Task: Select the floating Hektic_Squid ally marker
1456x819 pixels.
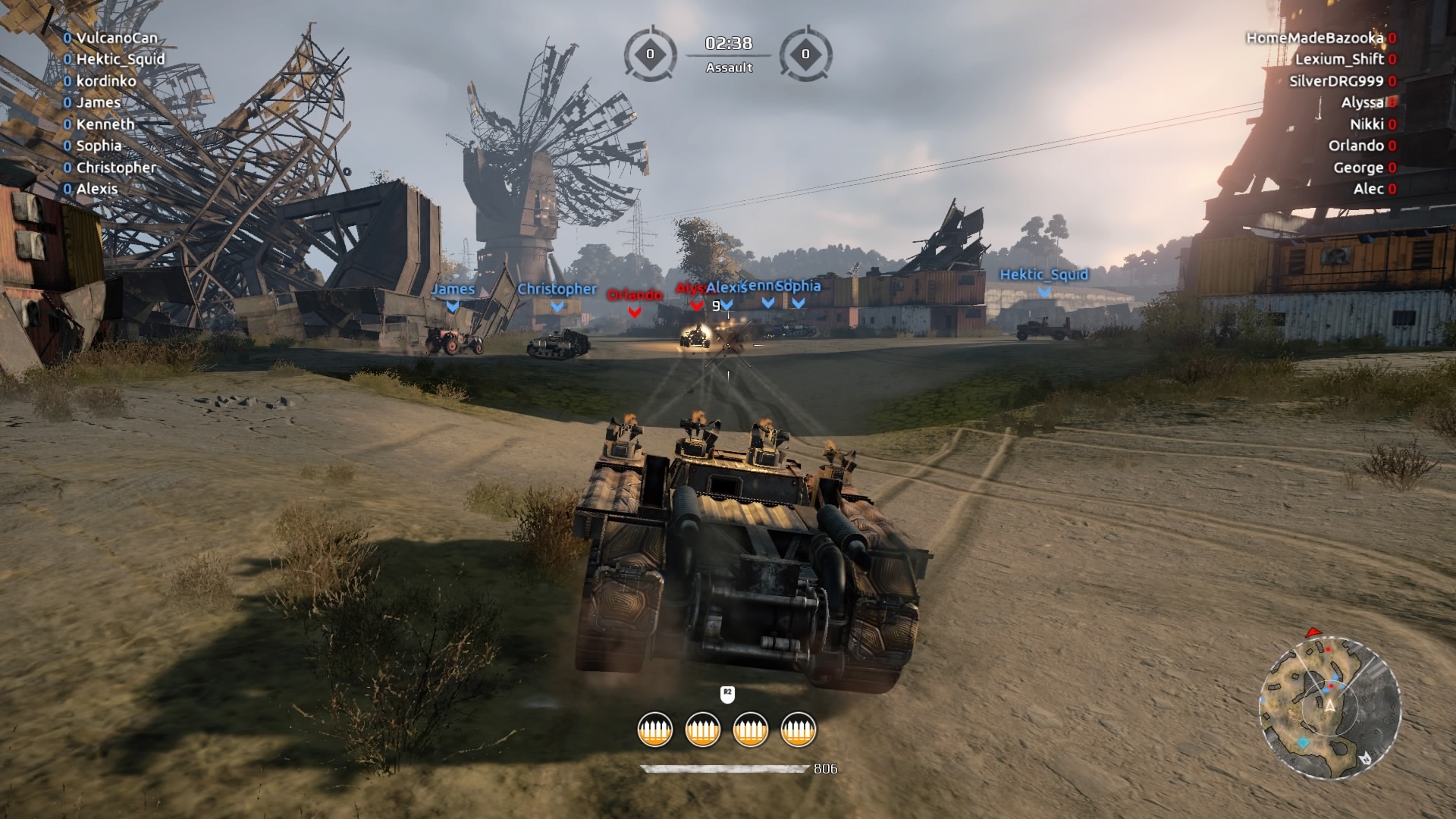Action: (x=1043, y=275)
